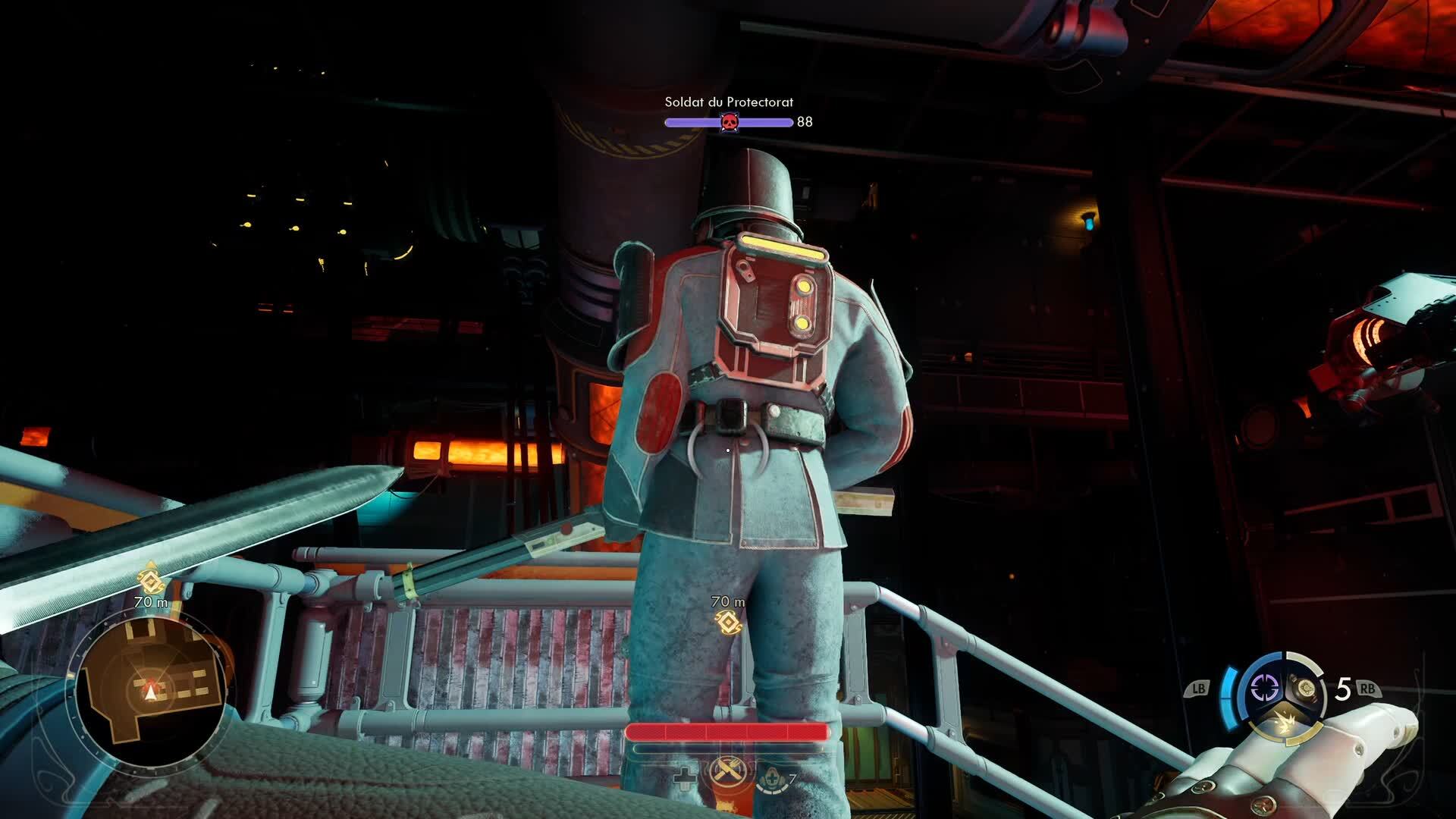Use the medical inhaler icon
Image resolution: width=1456 pixels, height=819 pixels.
(x=770, y=777)
